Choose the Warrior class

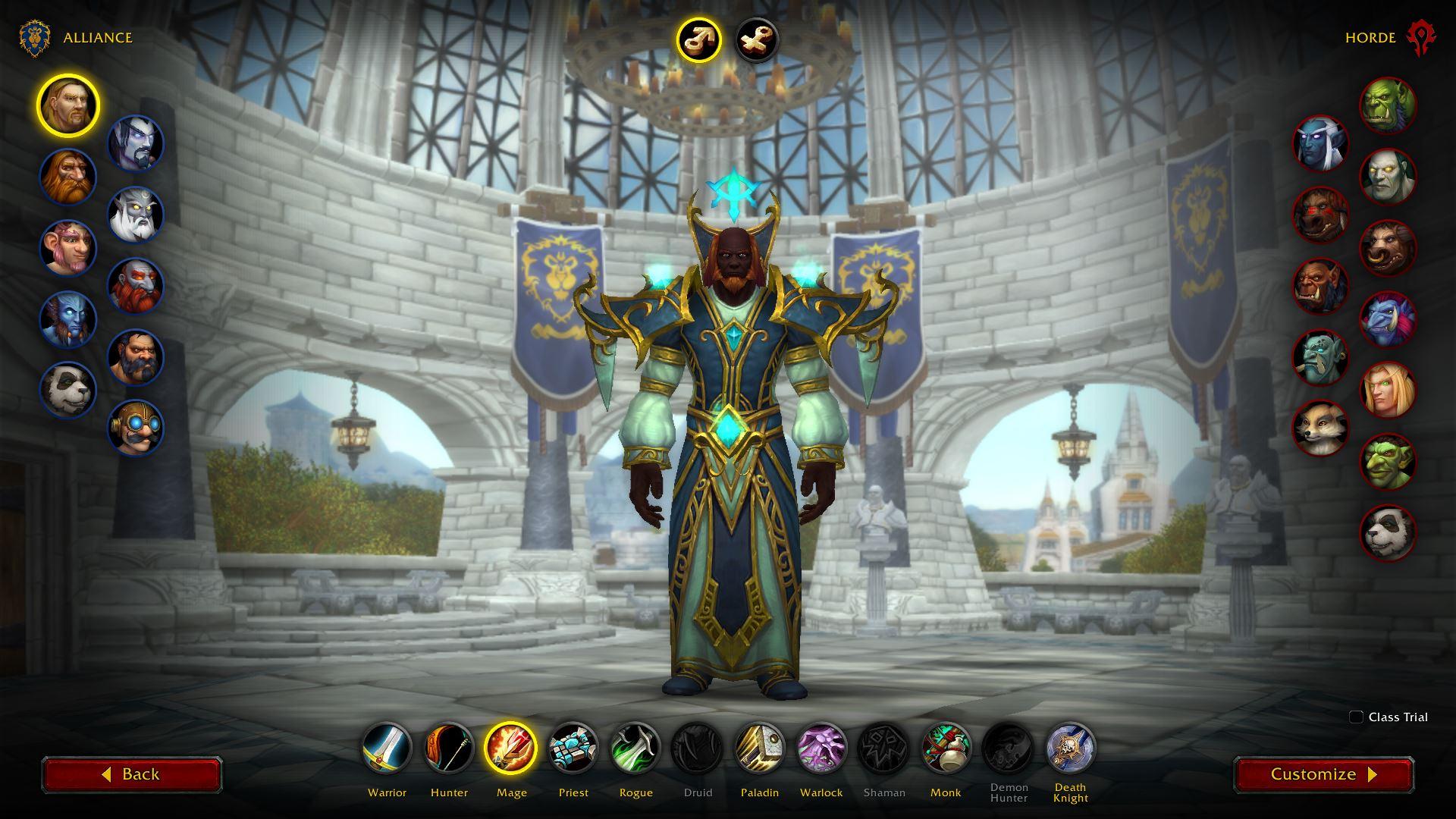click(x=387, y=747)
